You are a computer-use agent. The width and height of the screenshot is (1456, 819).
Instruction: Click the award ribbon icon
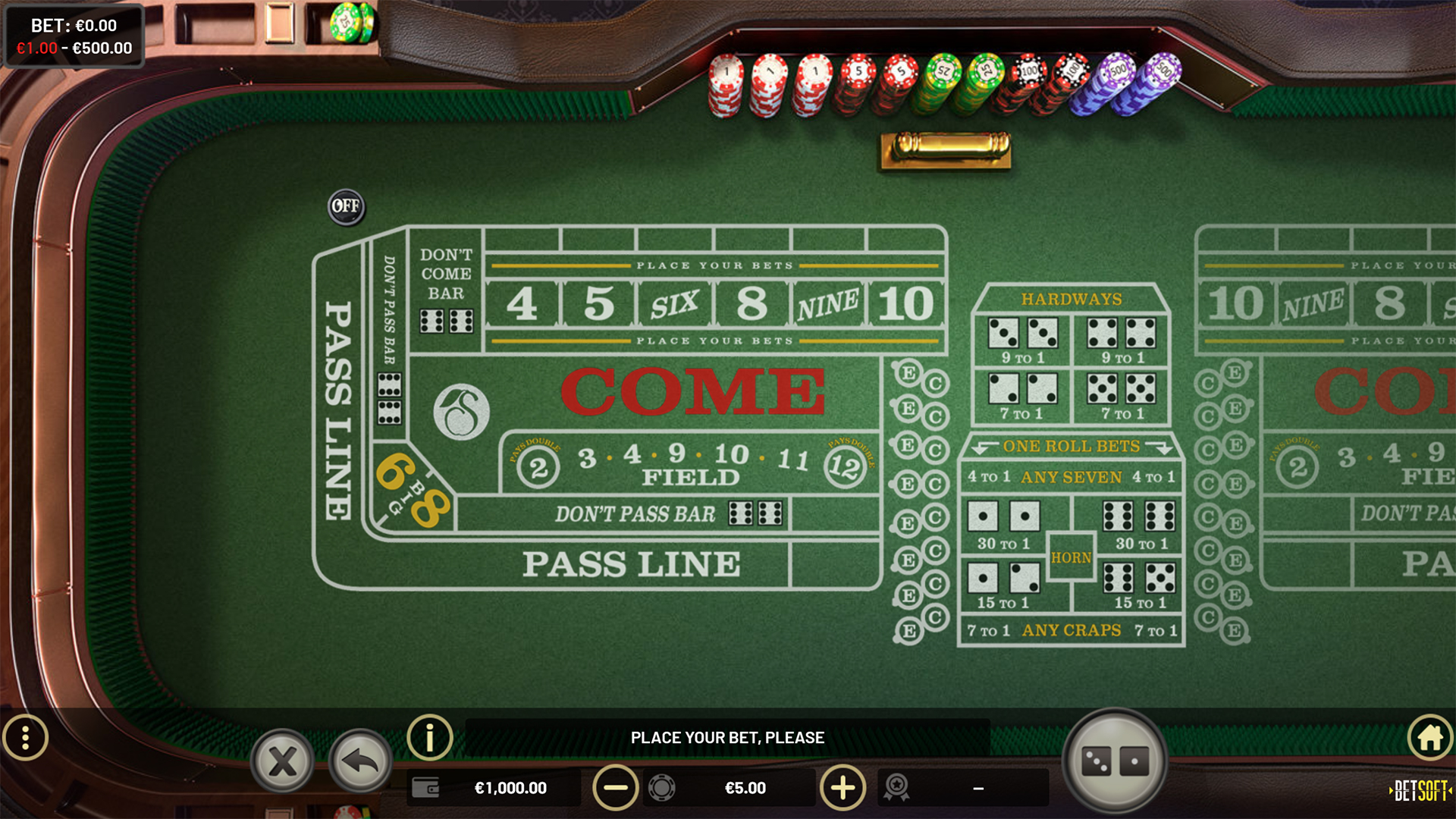pyautogui.click(x=899, y=788)
